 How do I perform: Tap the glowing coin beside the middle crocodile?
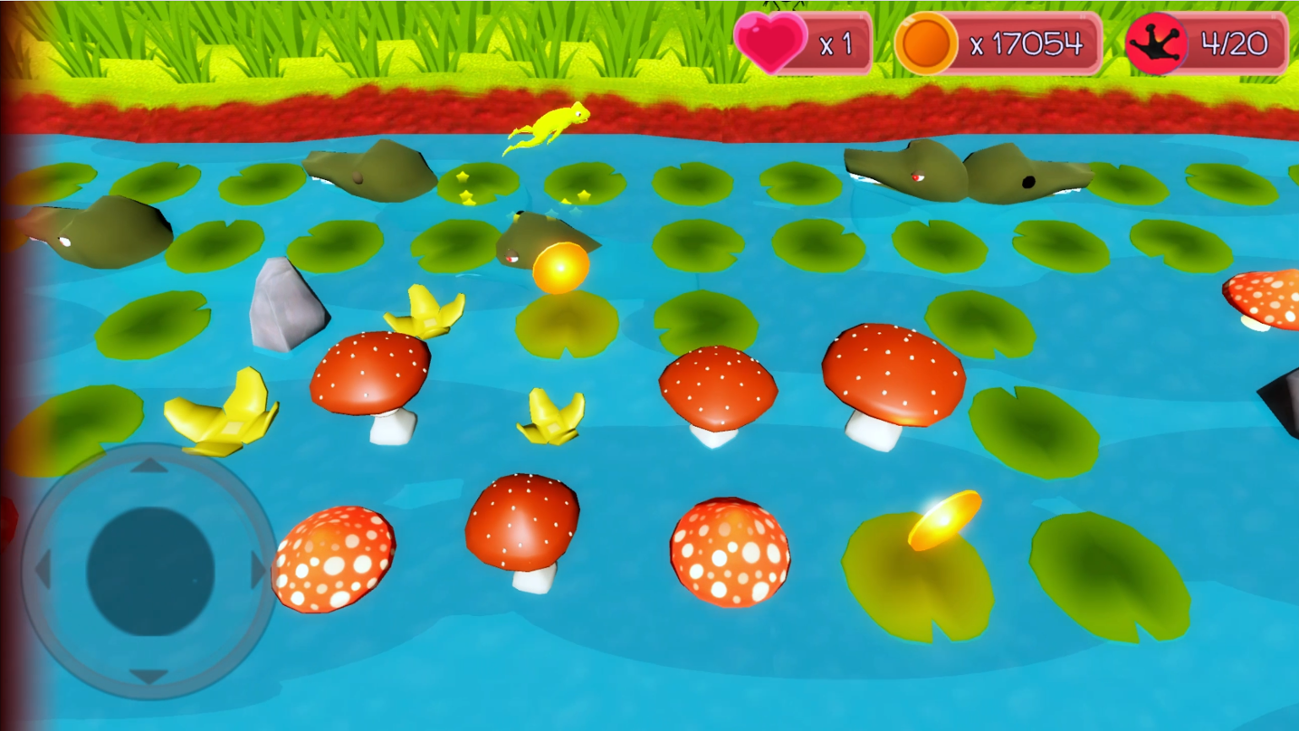(560, 266)
